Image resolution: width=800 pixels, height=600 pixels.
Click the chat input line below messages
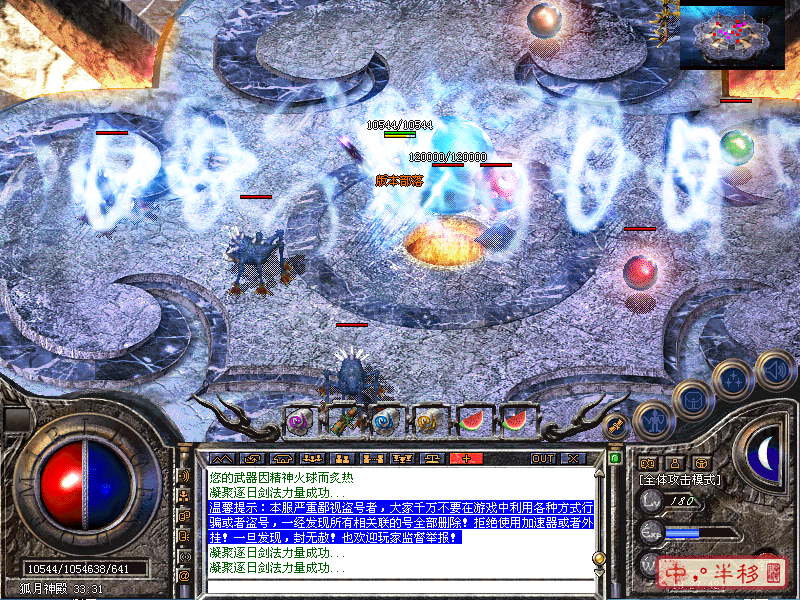point(400,584)
